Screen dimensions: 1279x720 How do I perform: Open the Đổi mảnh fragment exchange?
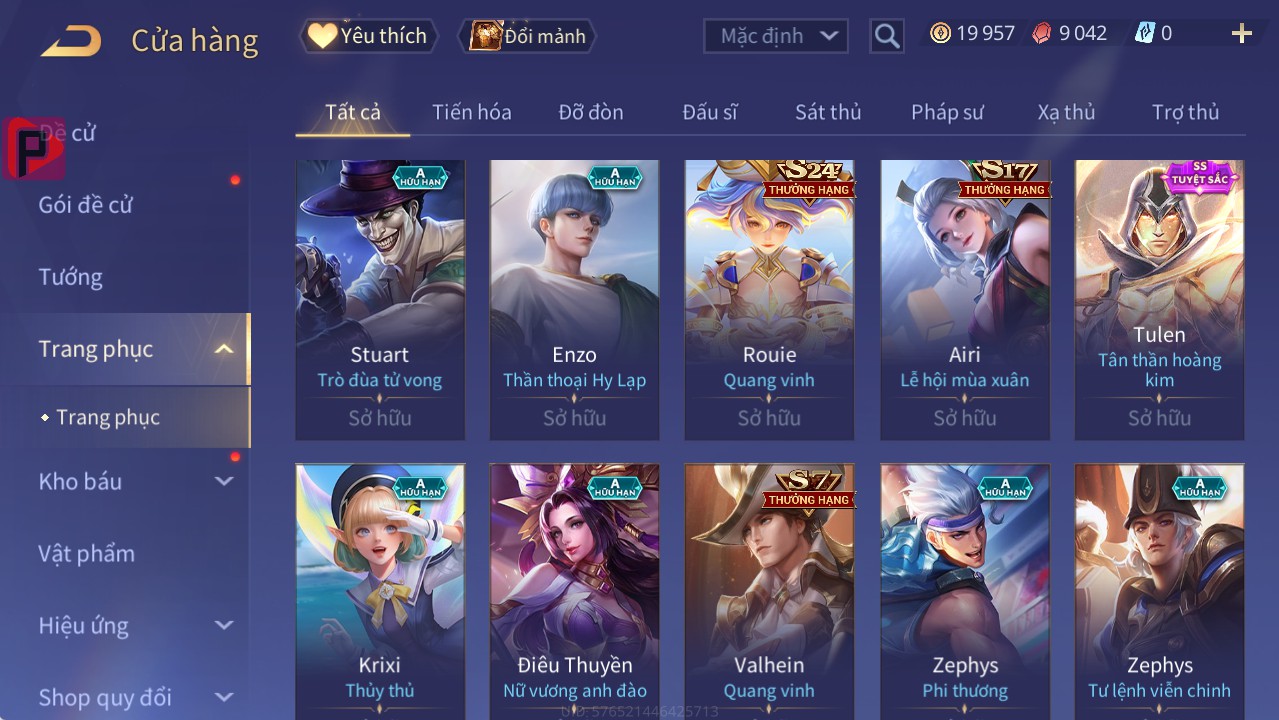(527, 36)
